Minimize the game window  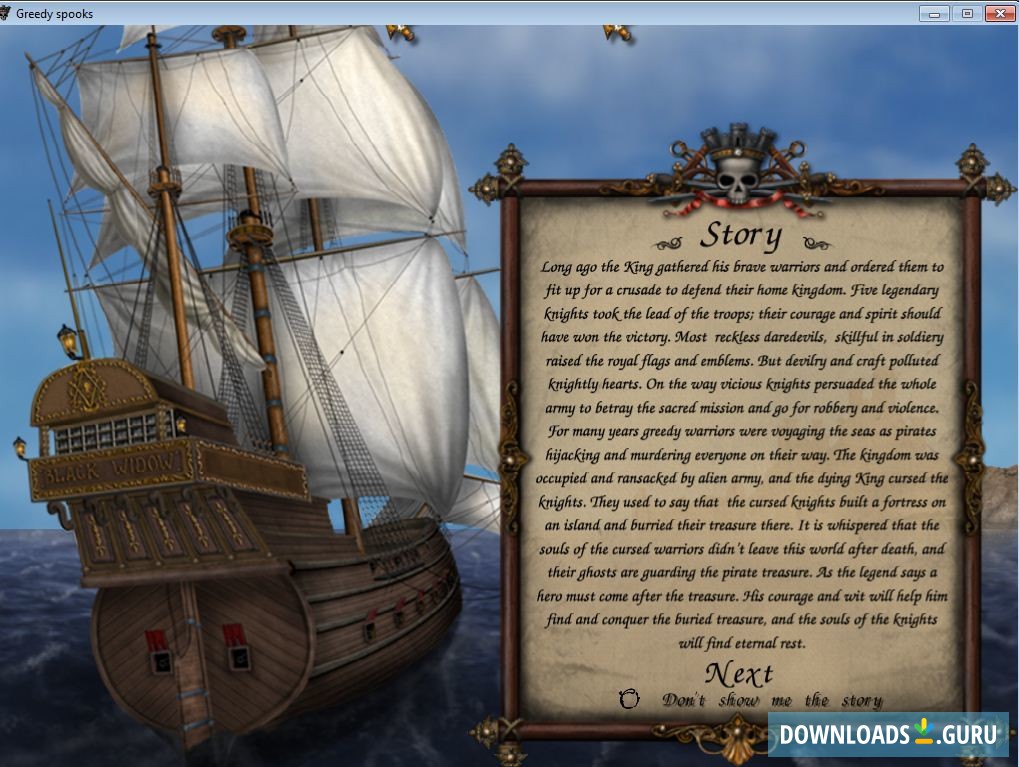click(x=935, y=13)
